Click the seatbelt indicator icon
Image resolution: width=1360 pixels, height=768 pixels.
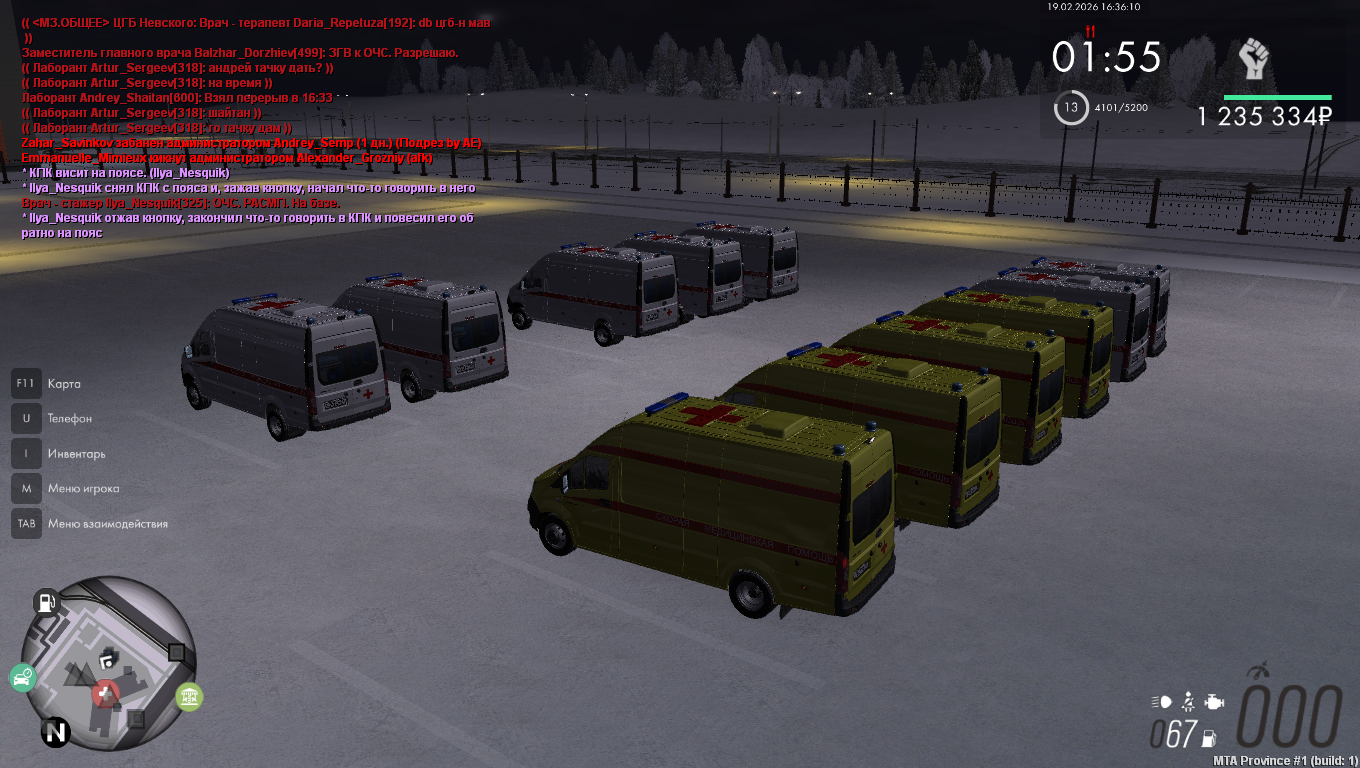[x=1188, y=702]
